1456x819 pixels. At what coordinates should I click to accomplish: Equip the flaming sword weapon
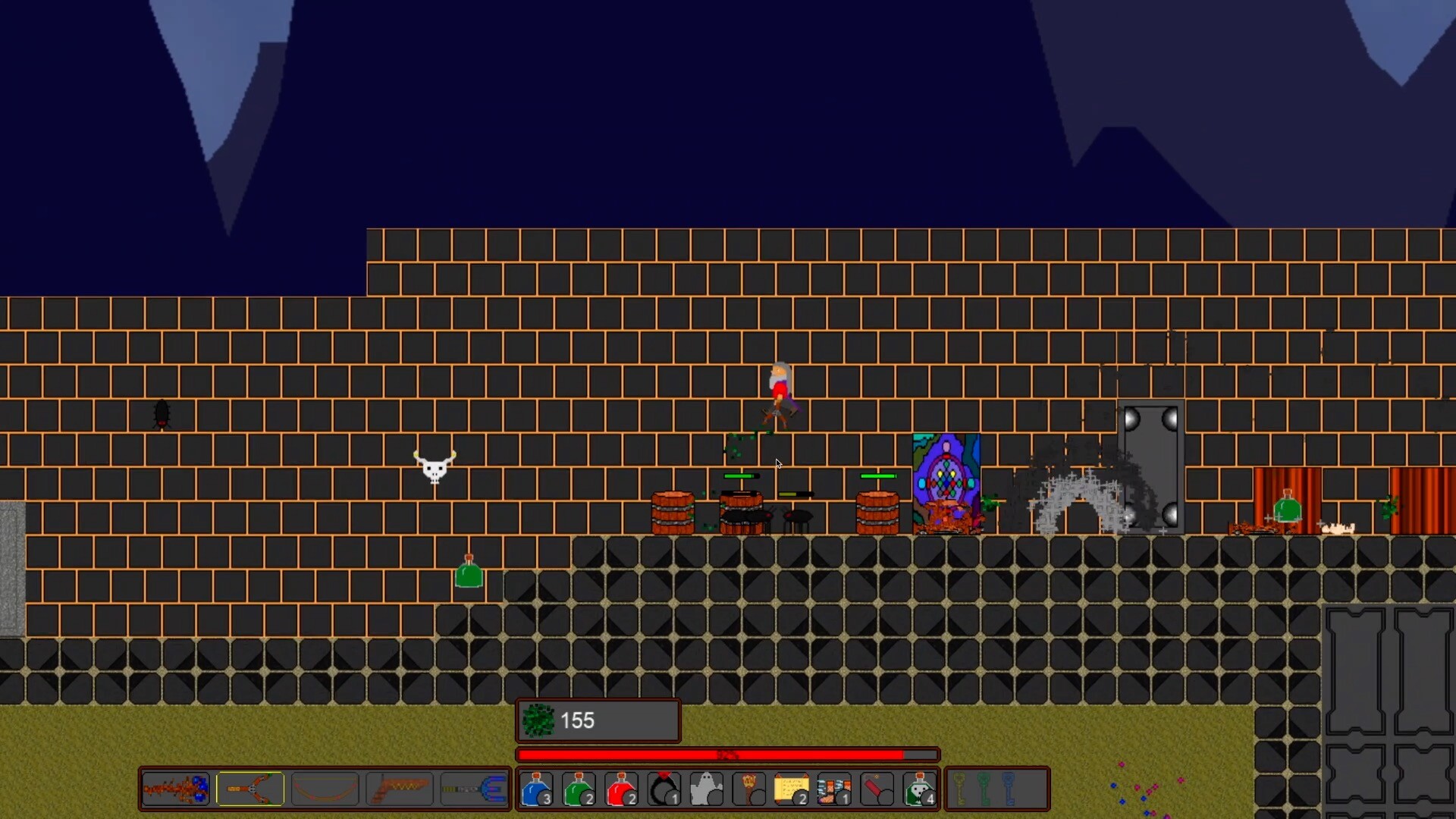point(174,789)
